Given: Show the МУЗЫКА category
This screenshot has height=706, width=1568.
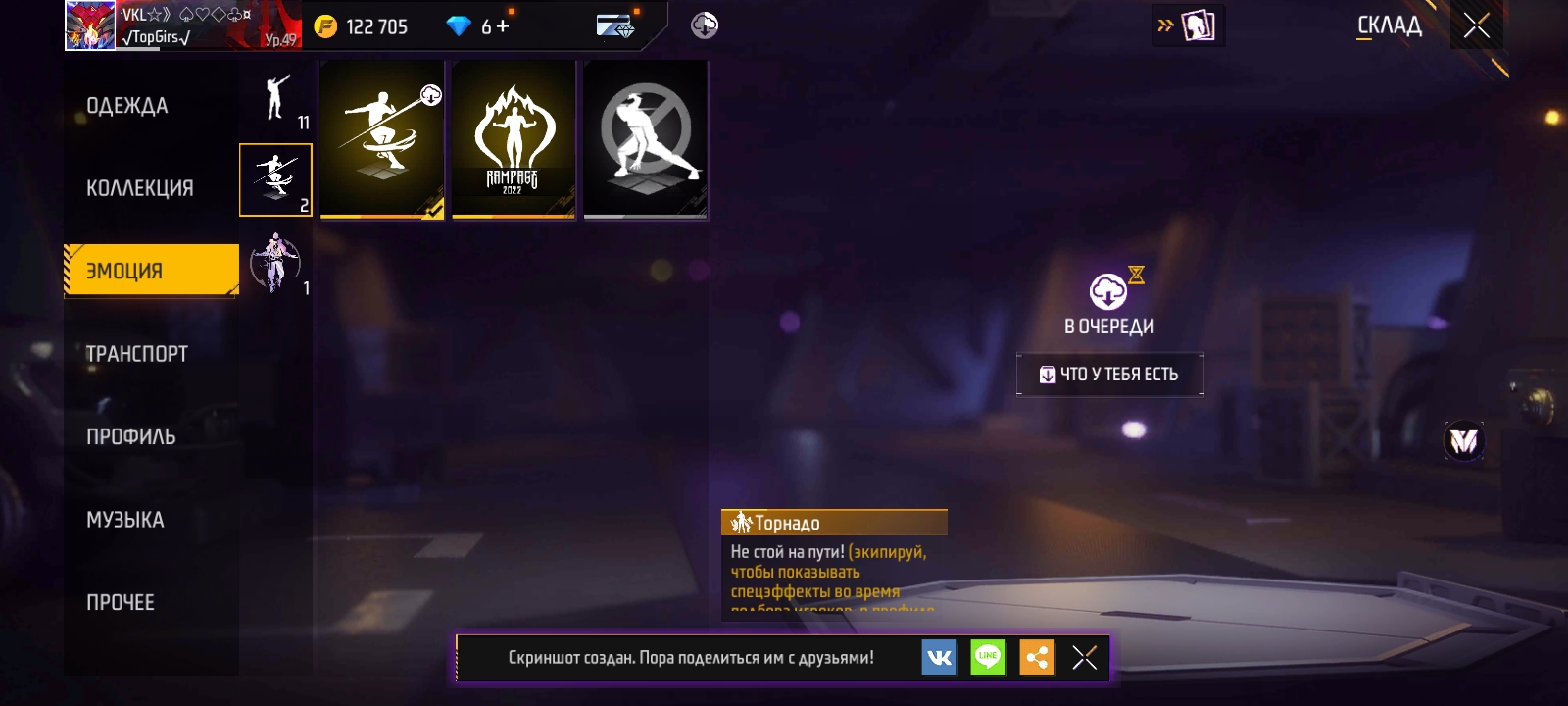Looking at the screenshot, I should (x=125, y=520).
